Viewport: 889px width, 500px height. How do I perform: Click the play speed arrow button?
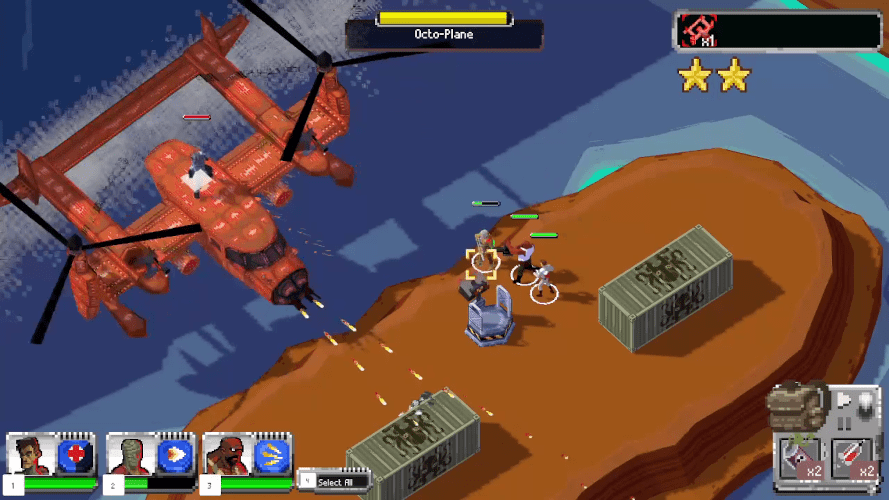coord(845,401)
